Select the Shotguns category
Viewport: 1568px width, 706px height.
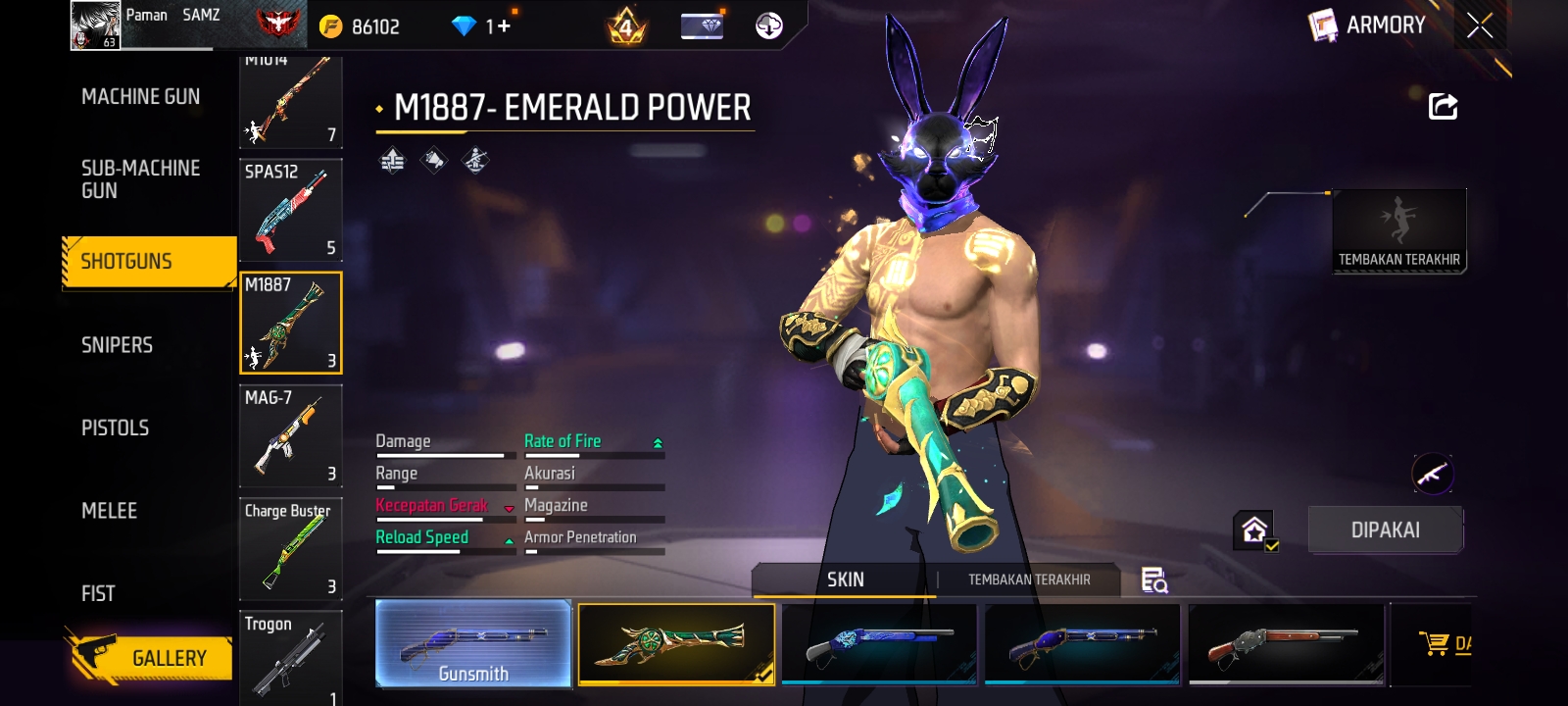point(147,262)
